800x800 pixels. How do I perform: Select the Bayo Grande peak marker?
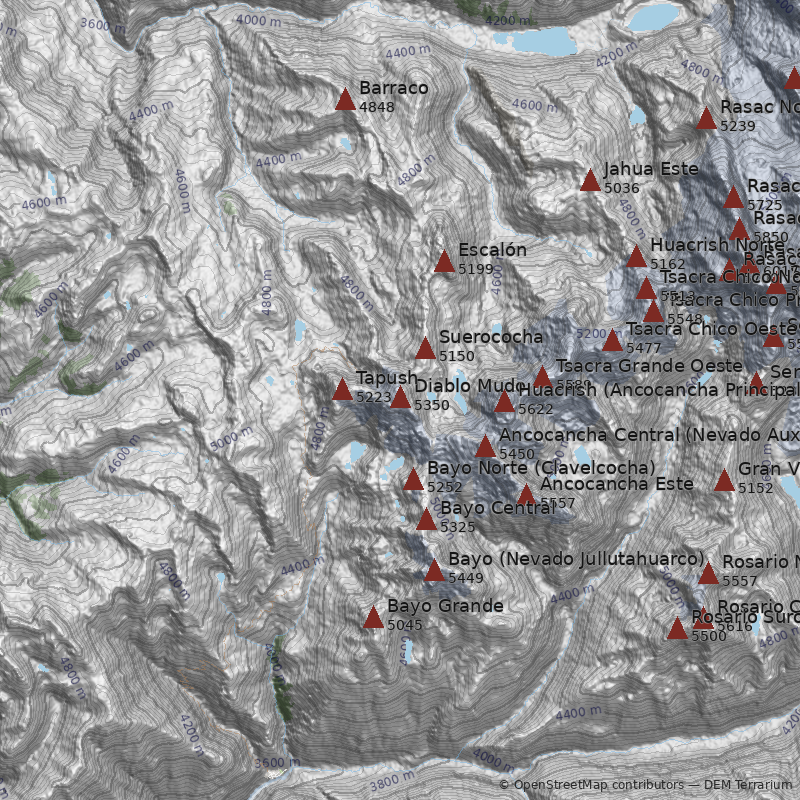[x=373, y=618]
